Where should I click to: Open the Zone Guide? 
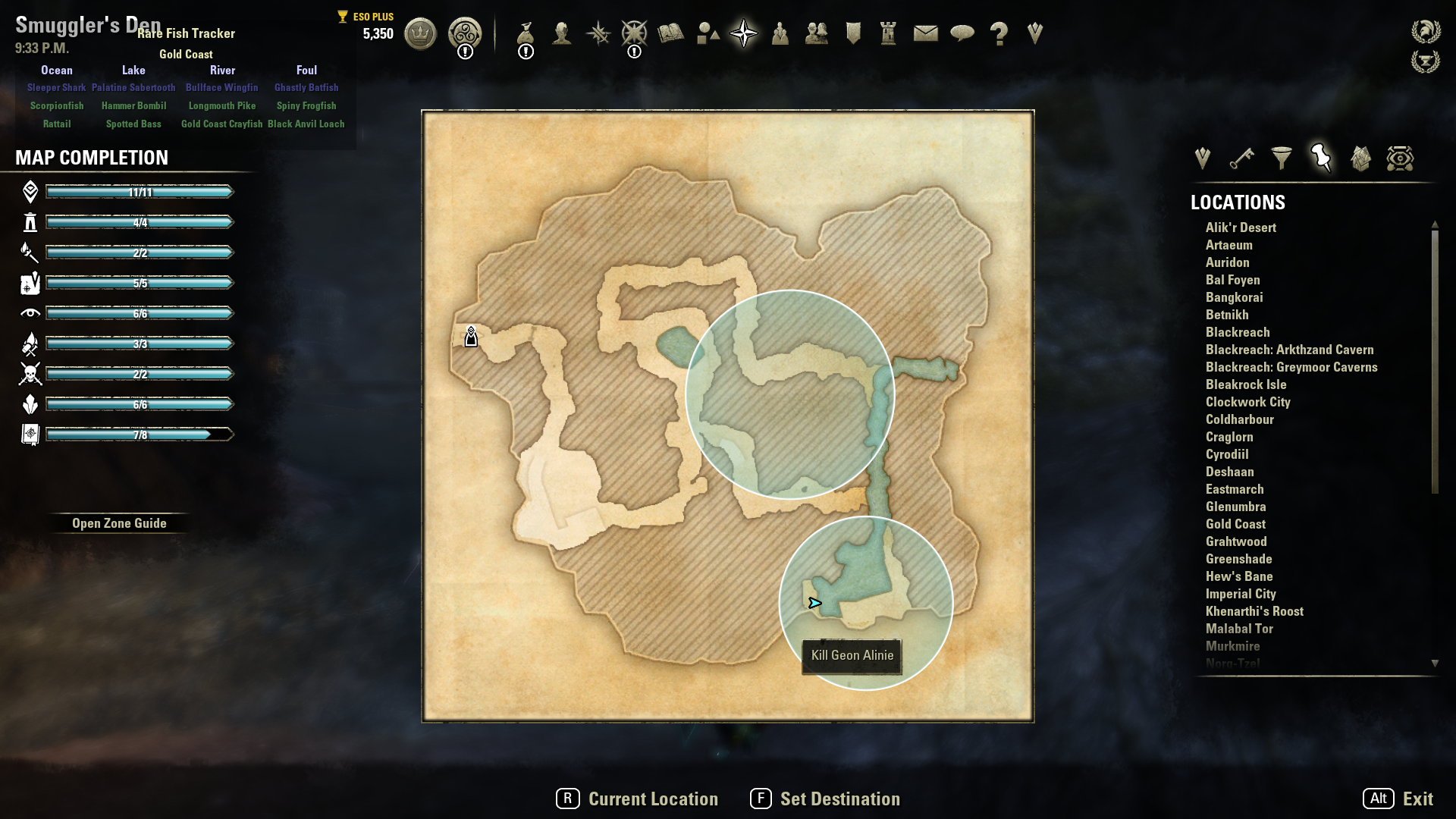click(119, 523)
